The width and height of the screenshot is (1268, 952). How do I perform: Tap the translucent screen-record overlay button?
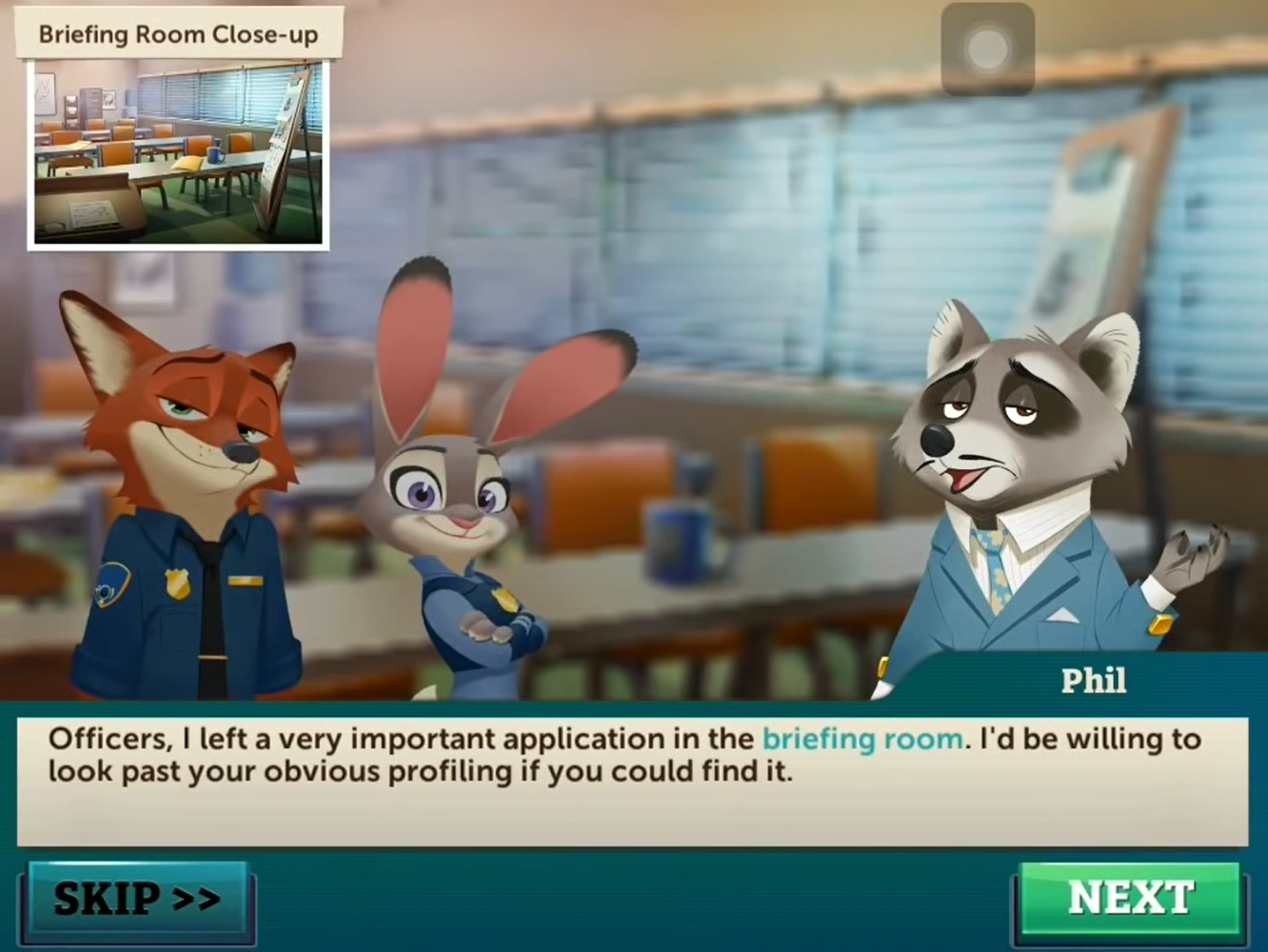click(987, 49)
